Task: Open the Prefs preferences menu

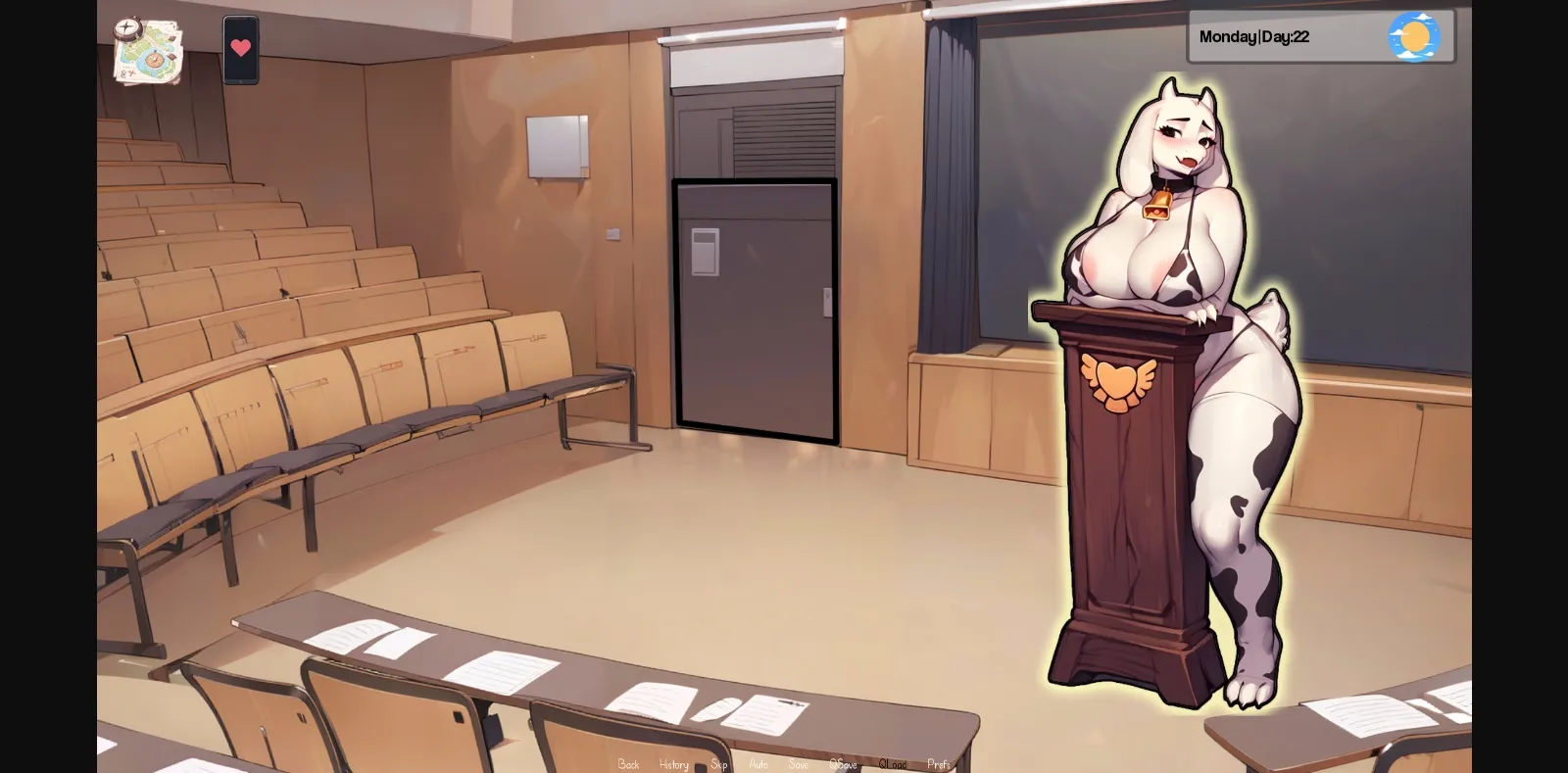Action: pos(938,764)
